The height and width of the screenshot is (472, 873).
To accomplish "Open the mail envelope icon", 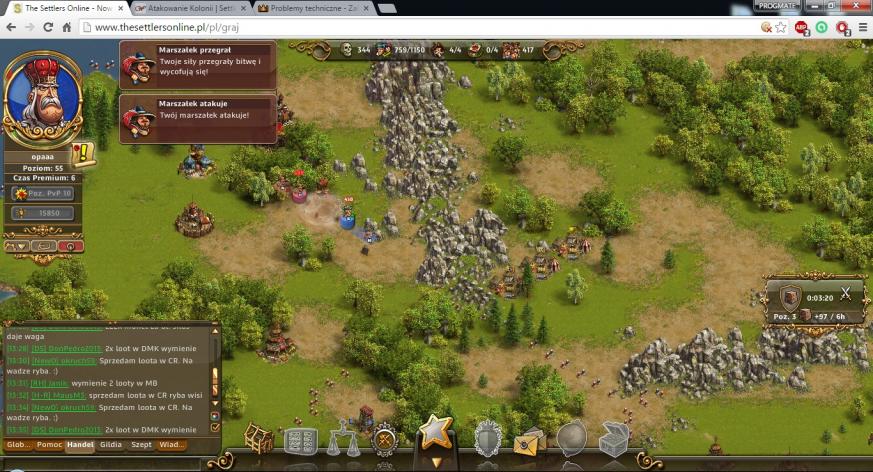I will [528, 441].
